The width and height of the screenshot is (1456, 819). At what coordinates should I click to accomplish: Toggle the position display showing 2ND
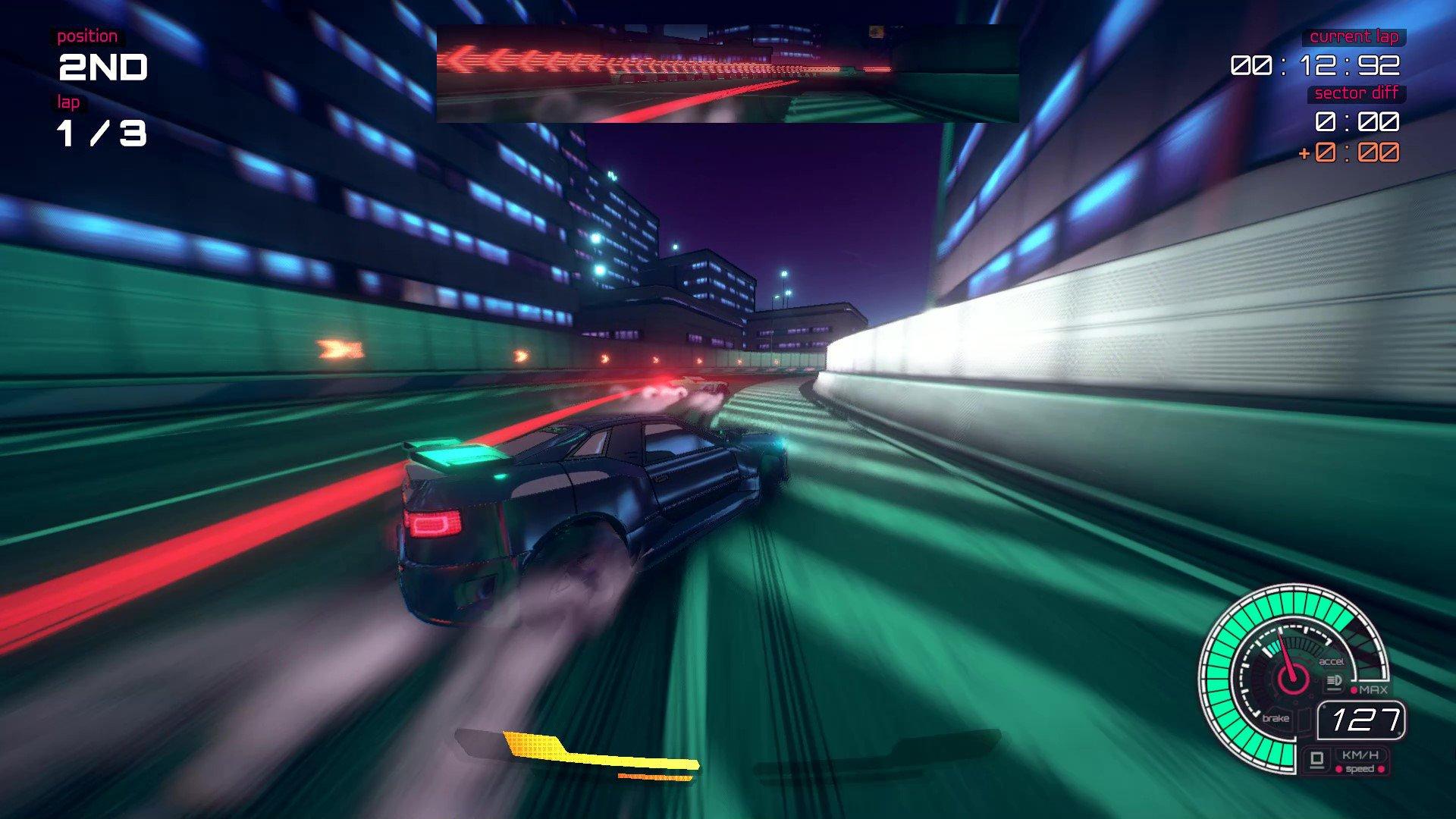pyautogui.click(x=102, y=67)
